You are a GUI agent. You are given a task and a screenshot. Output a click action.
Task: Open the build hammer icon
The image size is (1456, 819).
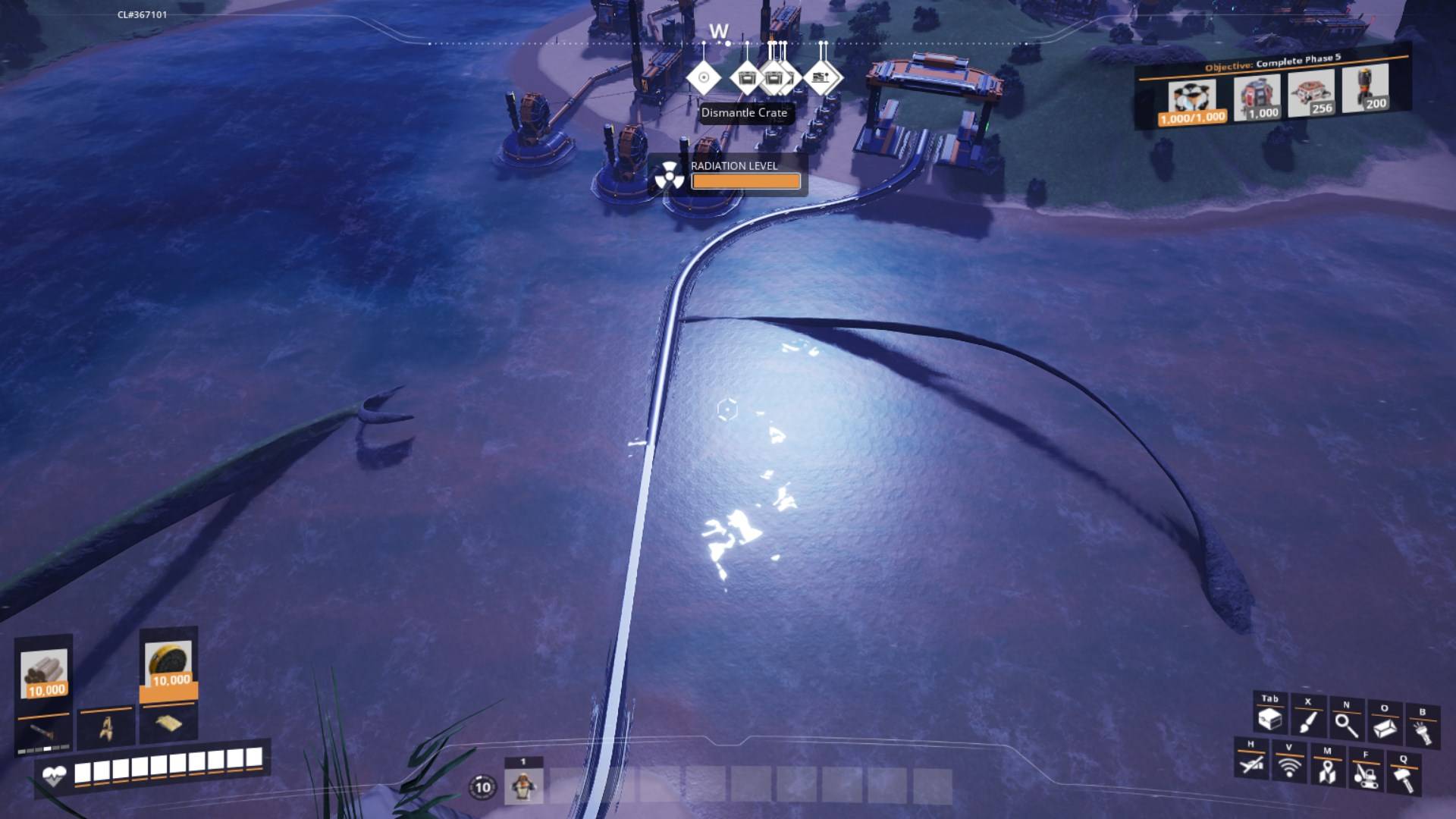pyautogui.click(x=1404, y=778)
